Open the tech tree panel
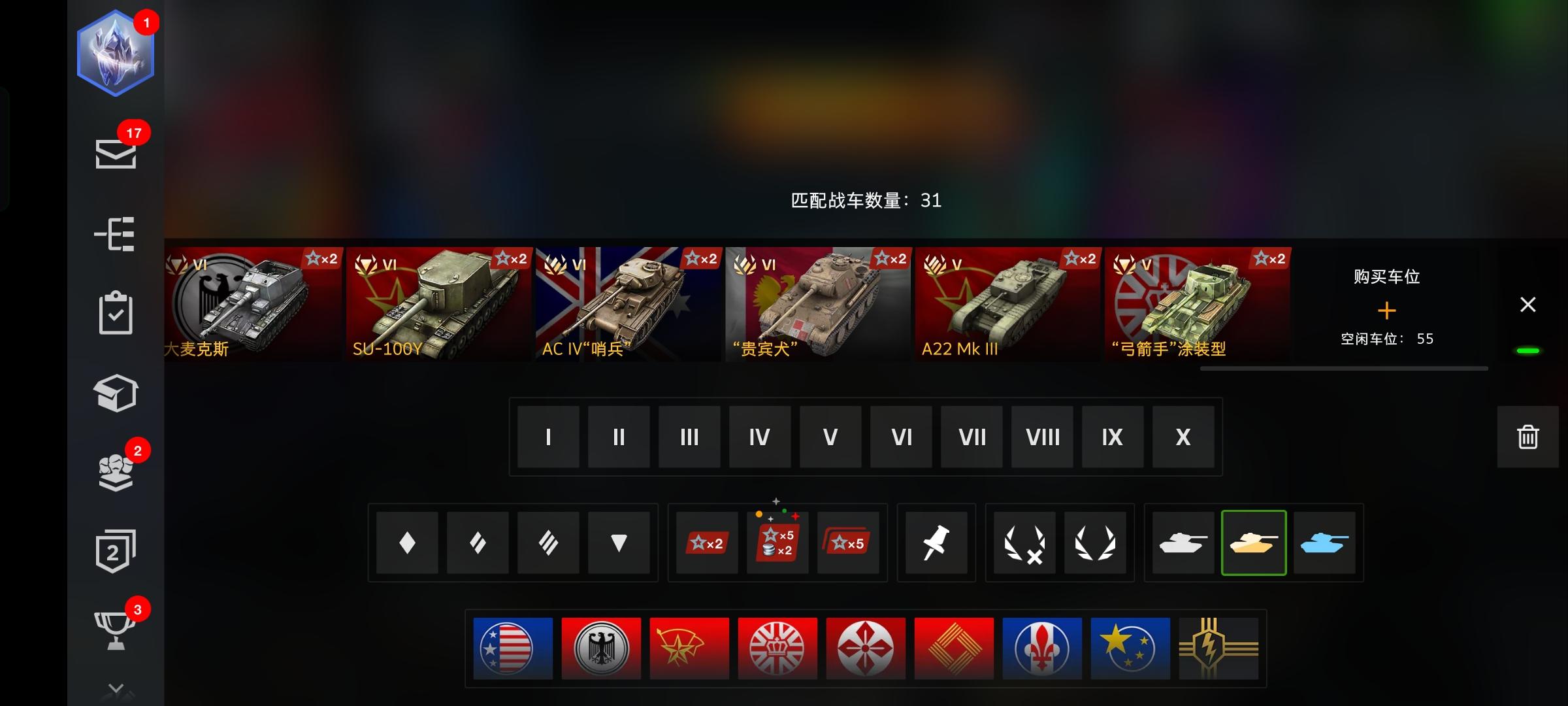This screenshot has height=706, width=1568. pyautogui.click(x=116, y=234)
